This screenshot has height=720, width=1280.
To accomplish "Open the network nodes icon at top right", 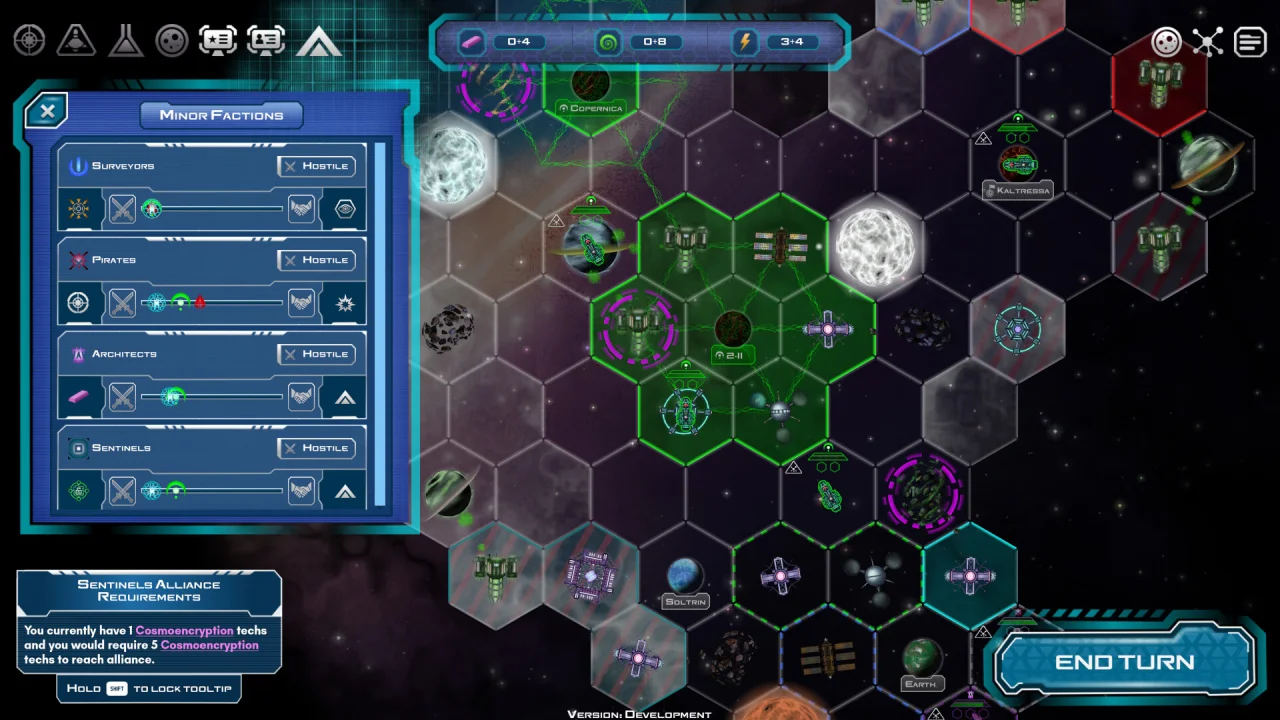I will [1208, 42].
